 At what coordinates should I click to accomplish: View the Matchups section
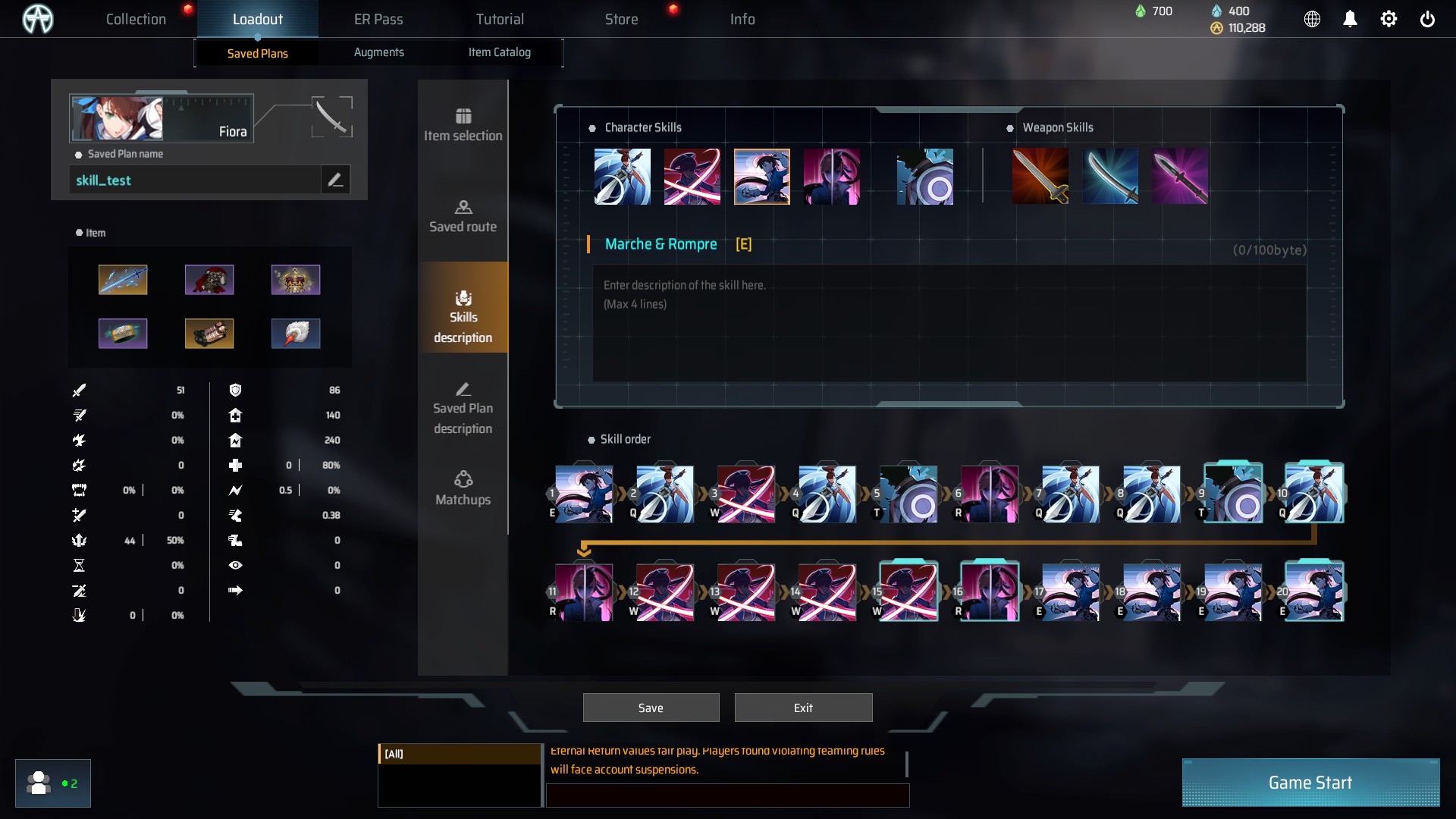pos(463,488)
